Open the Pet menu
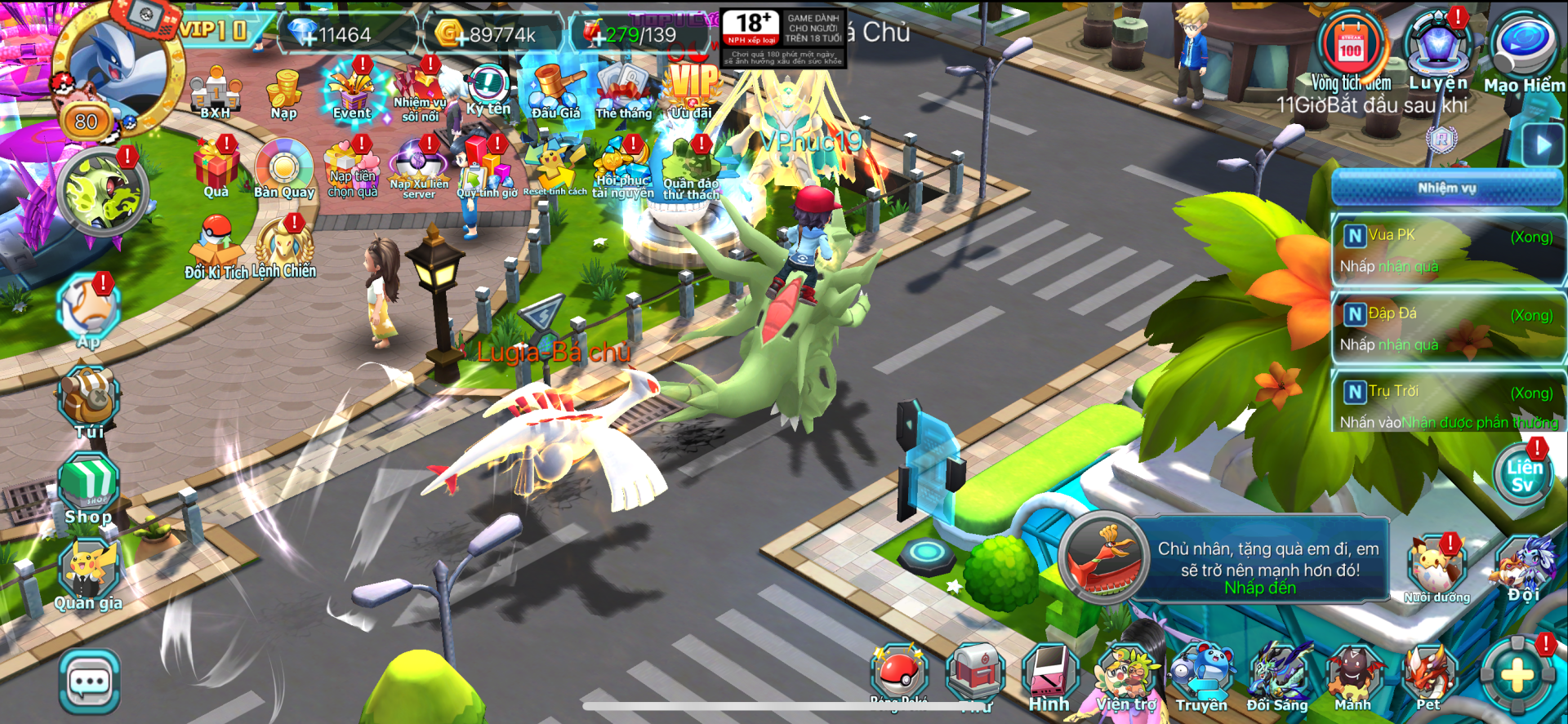The width and height of the screenshot is (1568, 724). click(1428, 677)
